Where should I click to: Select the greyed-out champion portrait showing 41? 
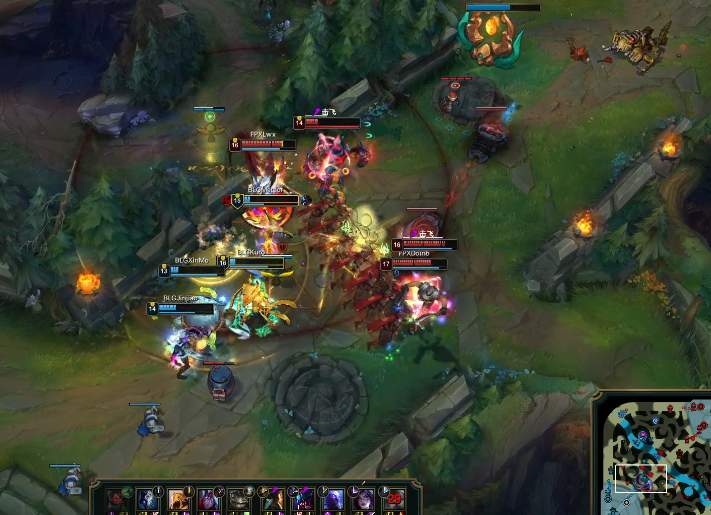click(x=116, y=498)
